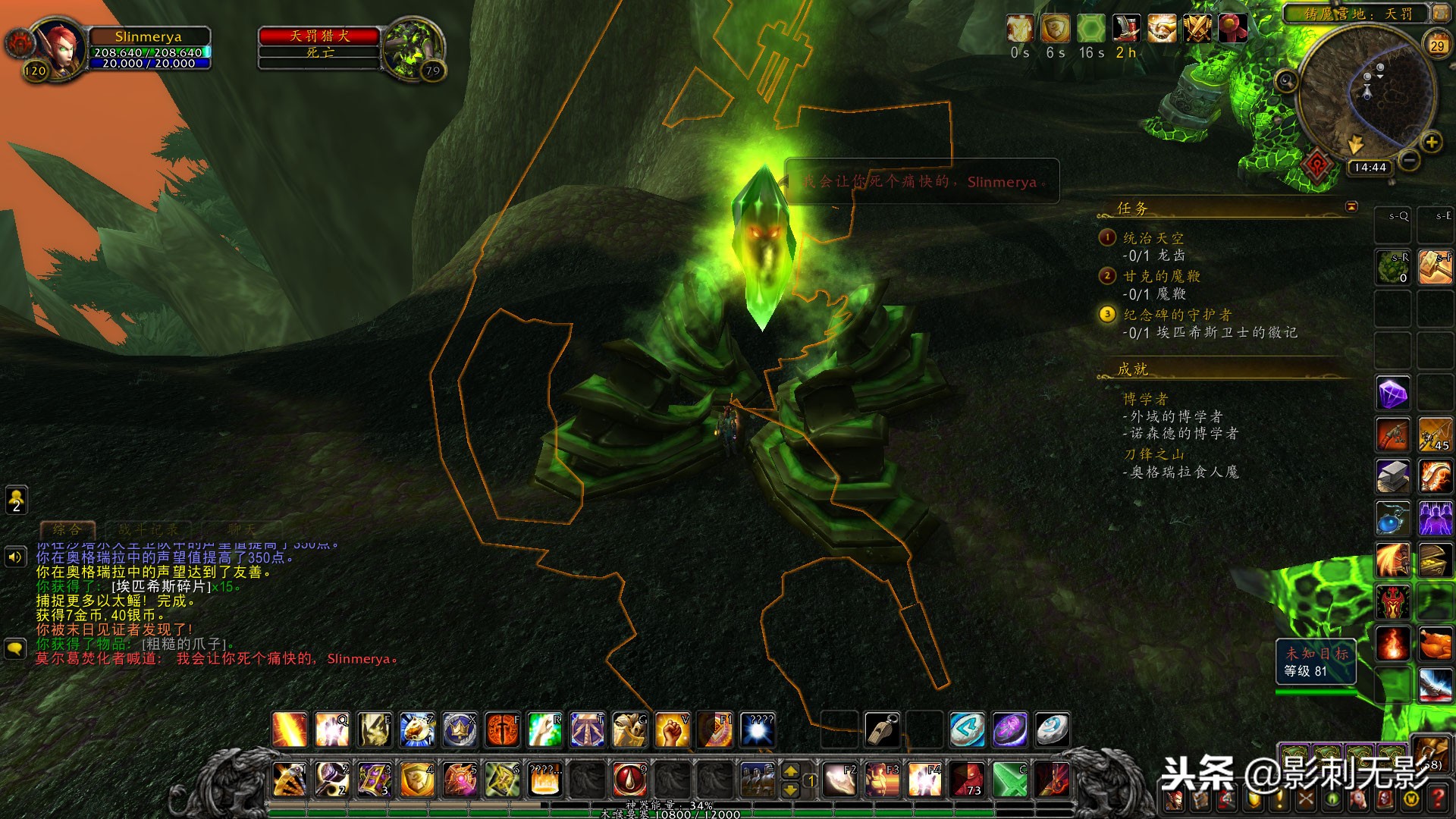Select the first tracked quest, 统治天空

[1153, 238]
